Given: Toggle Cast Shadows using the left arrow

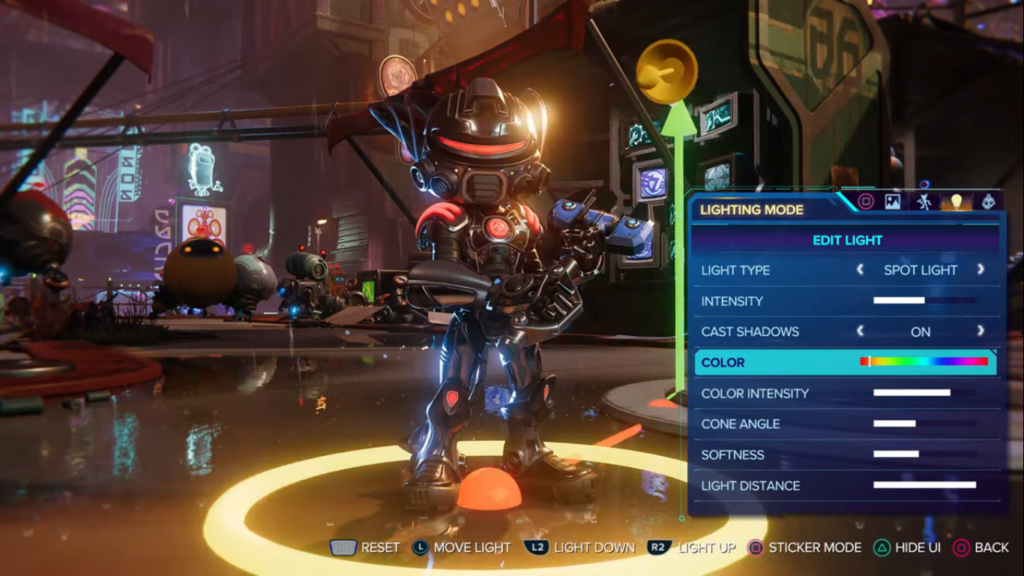Looking at the screenshot, I should pos(860,331).
